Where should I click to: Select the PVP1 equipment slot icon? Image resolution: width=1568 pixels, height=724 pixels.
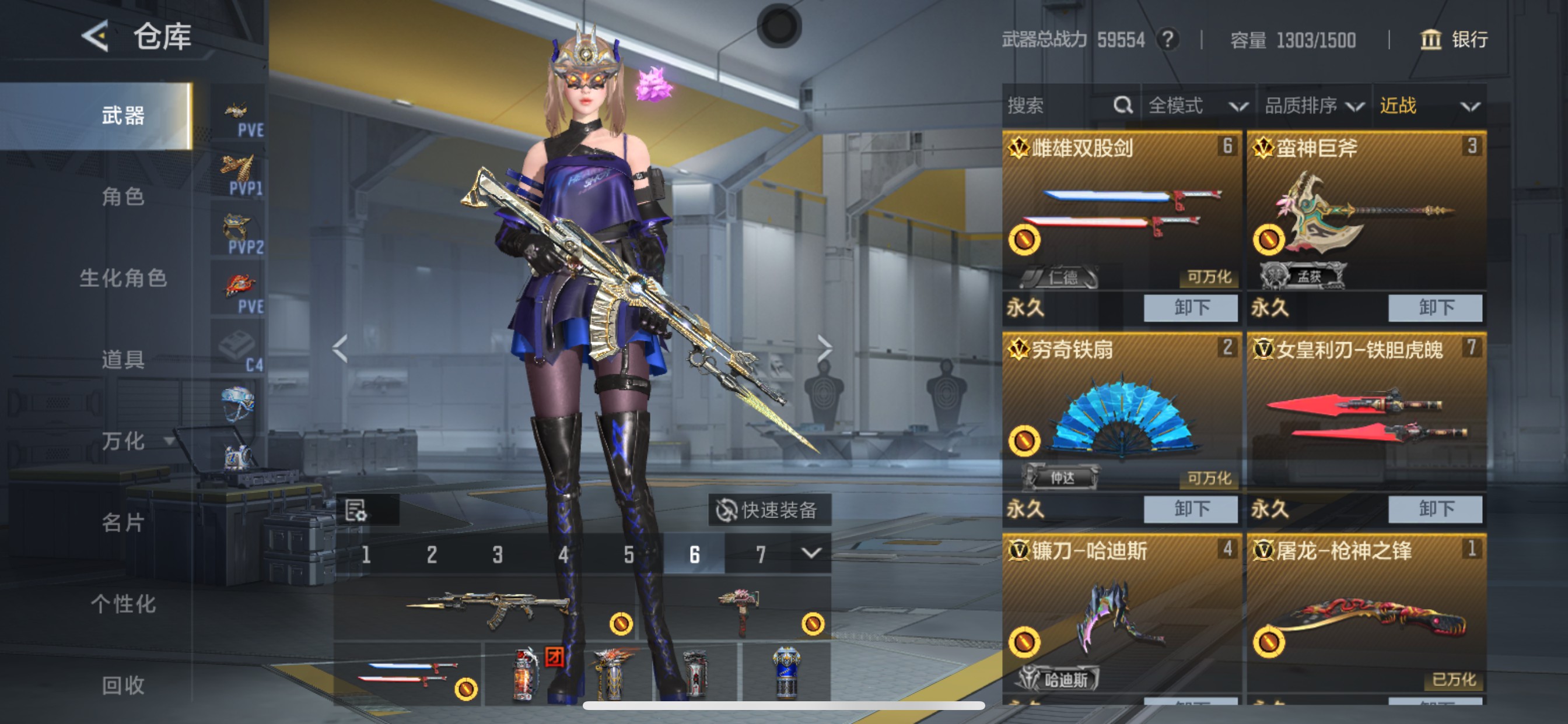239,167
